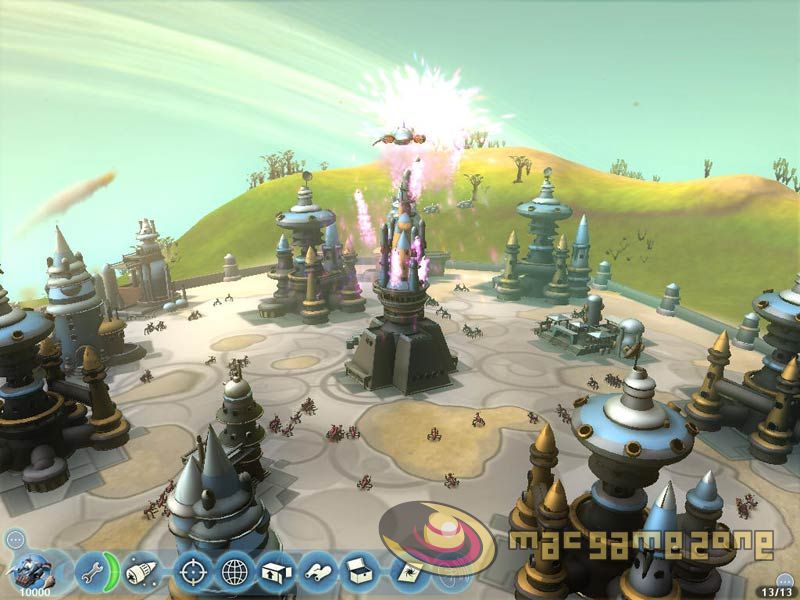Click the wrench repair icon
Image resolution: width=800 pixels, height=600 pixels.
[x=90, y=573]
